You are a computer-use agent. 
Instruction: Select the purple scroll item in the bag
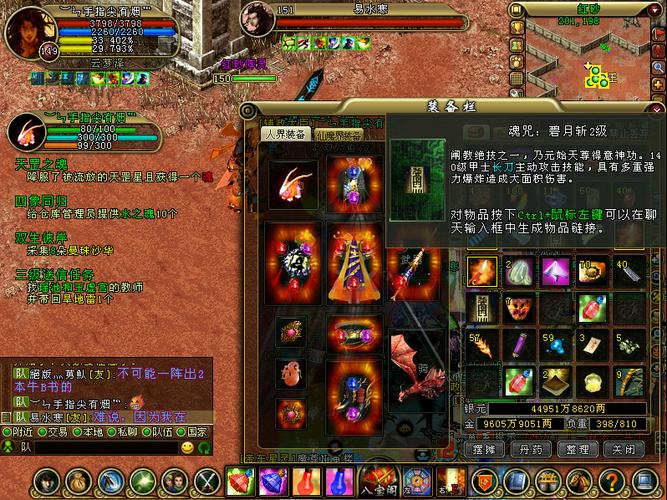click(x=518, y=346)
